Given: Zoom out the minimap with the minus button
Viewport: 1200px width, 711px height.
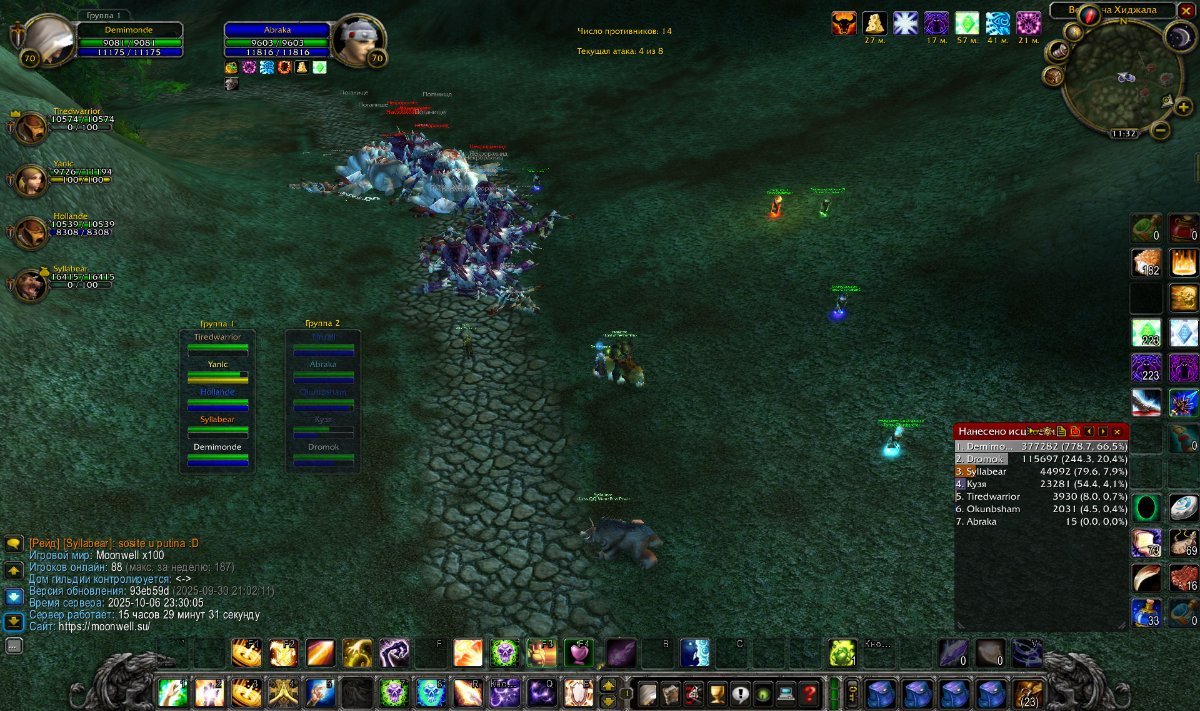Looking at the screenshot, I should (1161, 130).
